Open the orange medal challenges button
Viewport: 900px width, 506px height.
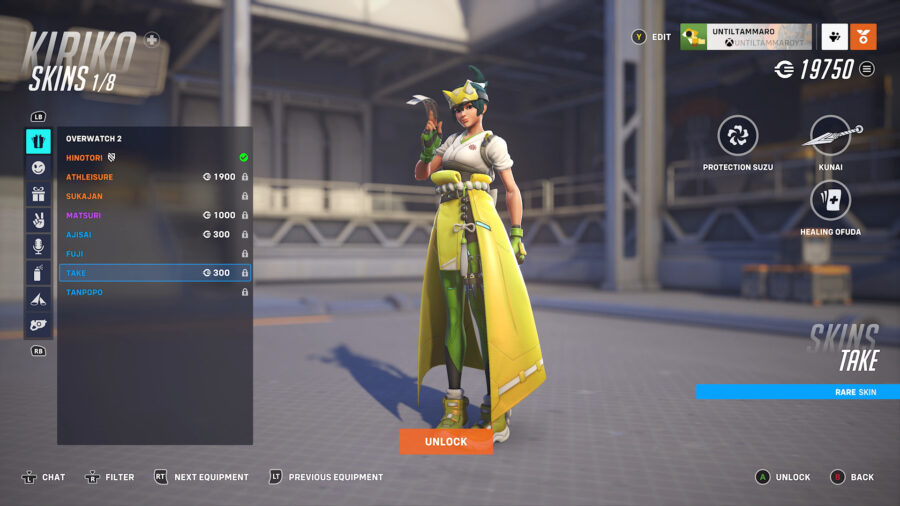864,37
